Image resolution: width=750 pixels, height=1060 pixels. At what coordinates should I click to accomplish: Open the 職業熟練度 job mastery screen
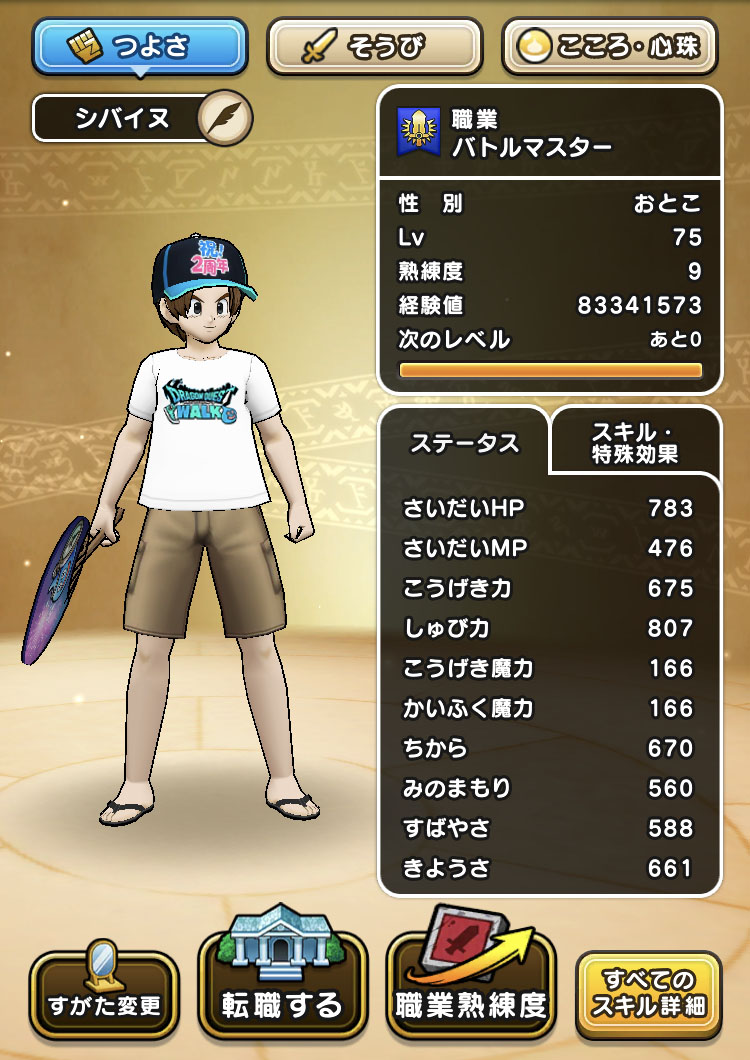coord(471,994)
